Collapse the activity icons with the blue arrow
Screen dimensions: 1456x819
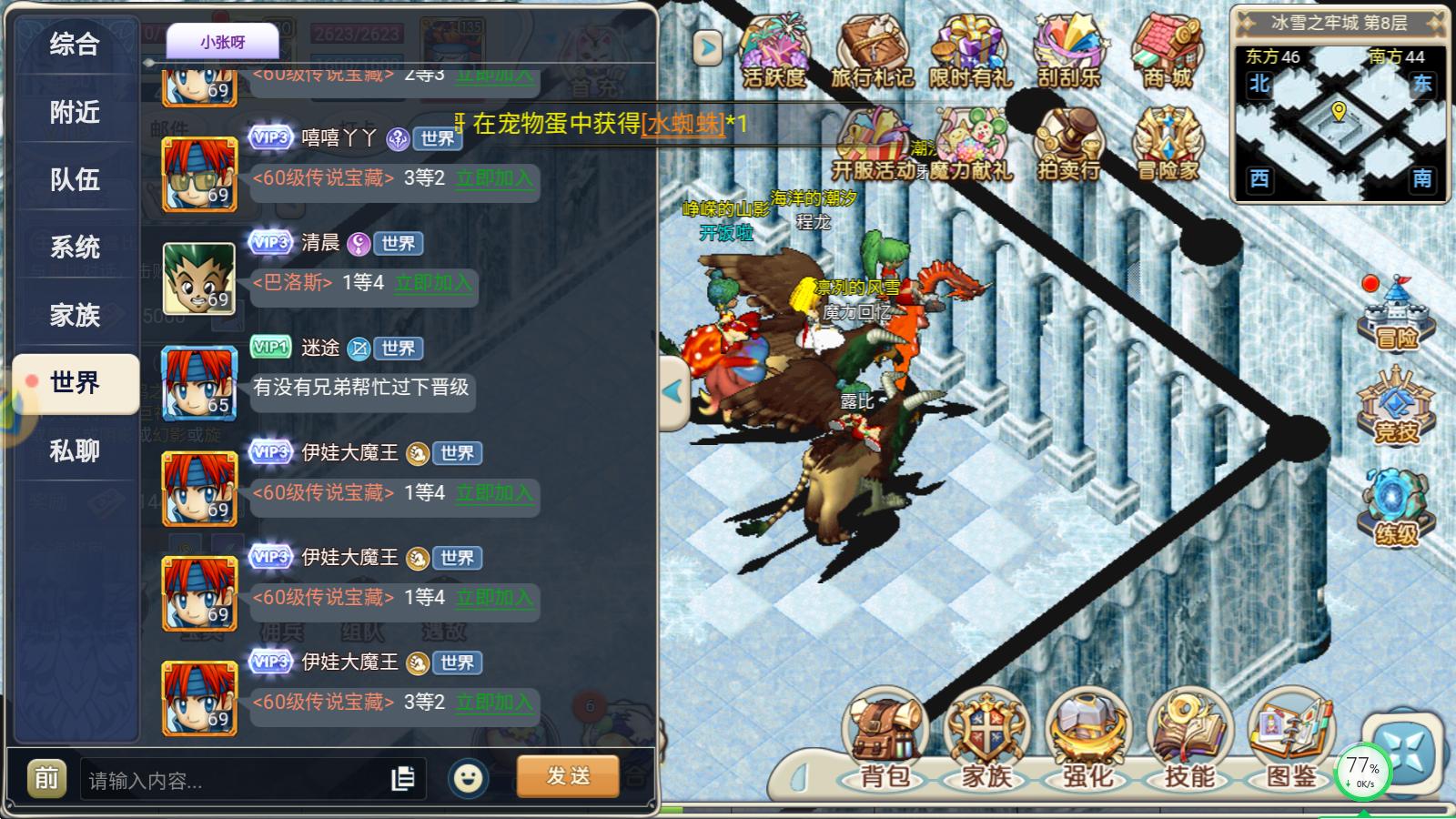(x=705, y=47)
